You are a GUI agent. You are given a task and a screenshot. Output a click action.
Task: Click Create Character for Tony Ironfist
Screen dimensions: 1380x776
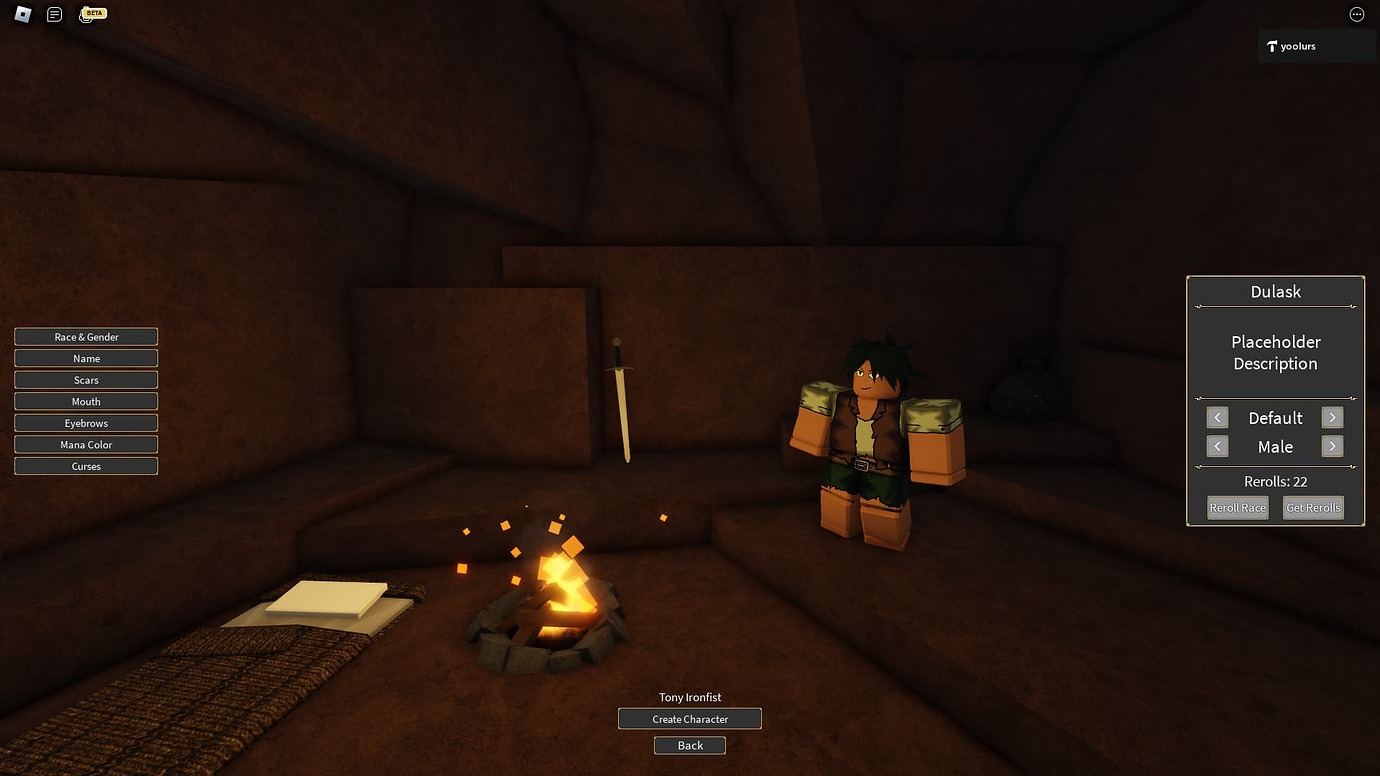pos(689,718)
